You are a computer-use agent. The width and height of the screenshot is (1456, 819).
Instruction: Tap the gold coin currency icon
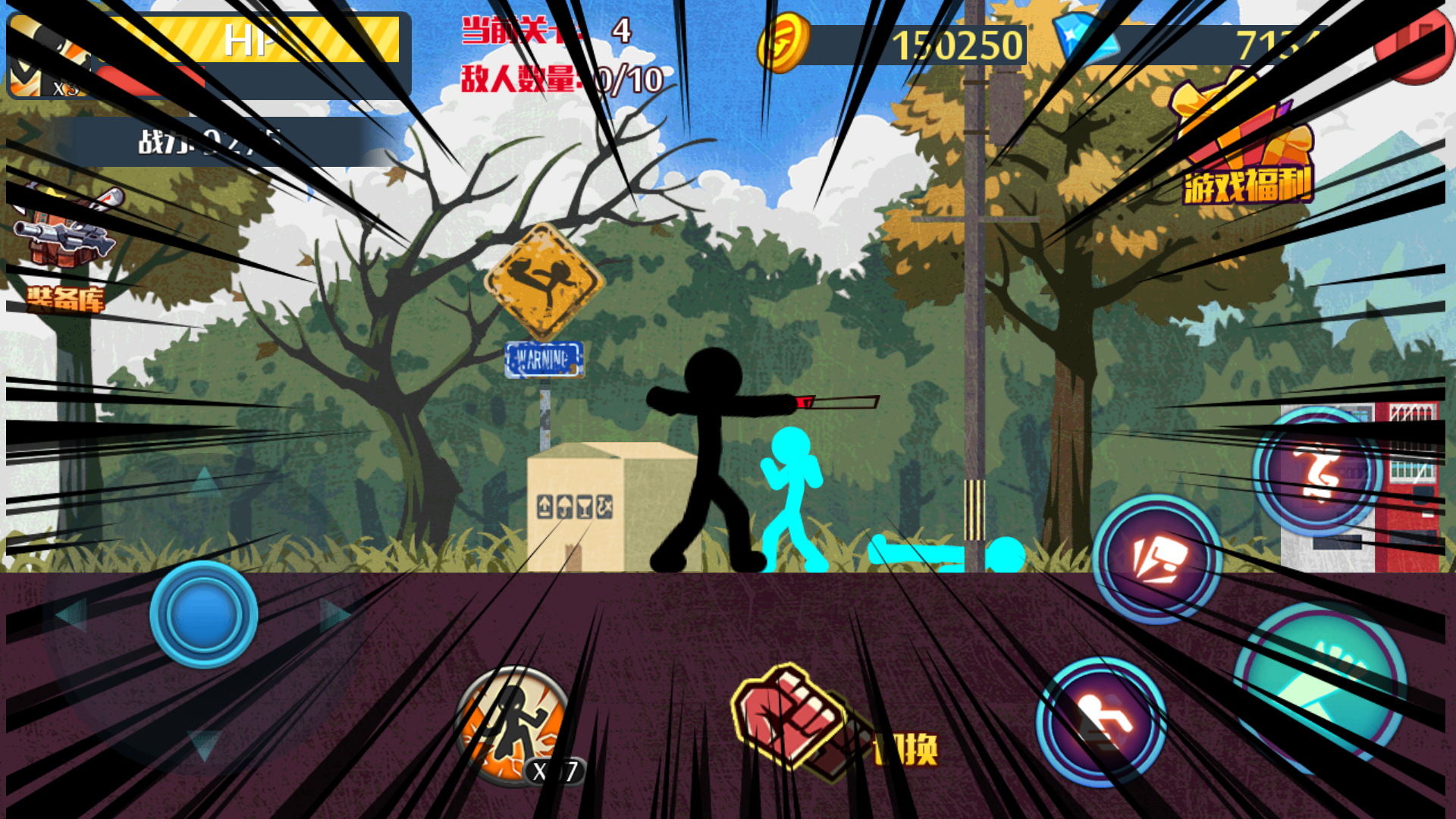785,44
